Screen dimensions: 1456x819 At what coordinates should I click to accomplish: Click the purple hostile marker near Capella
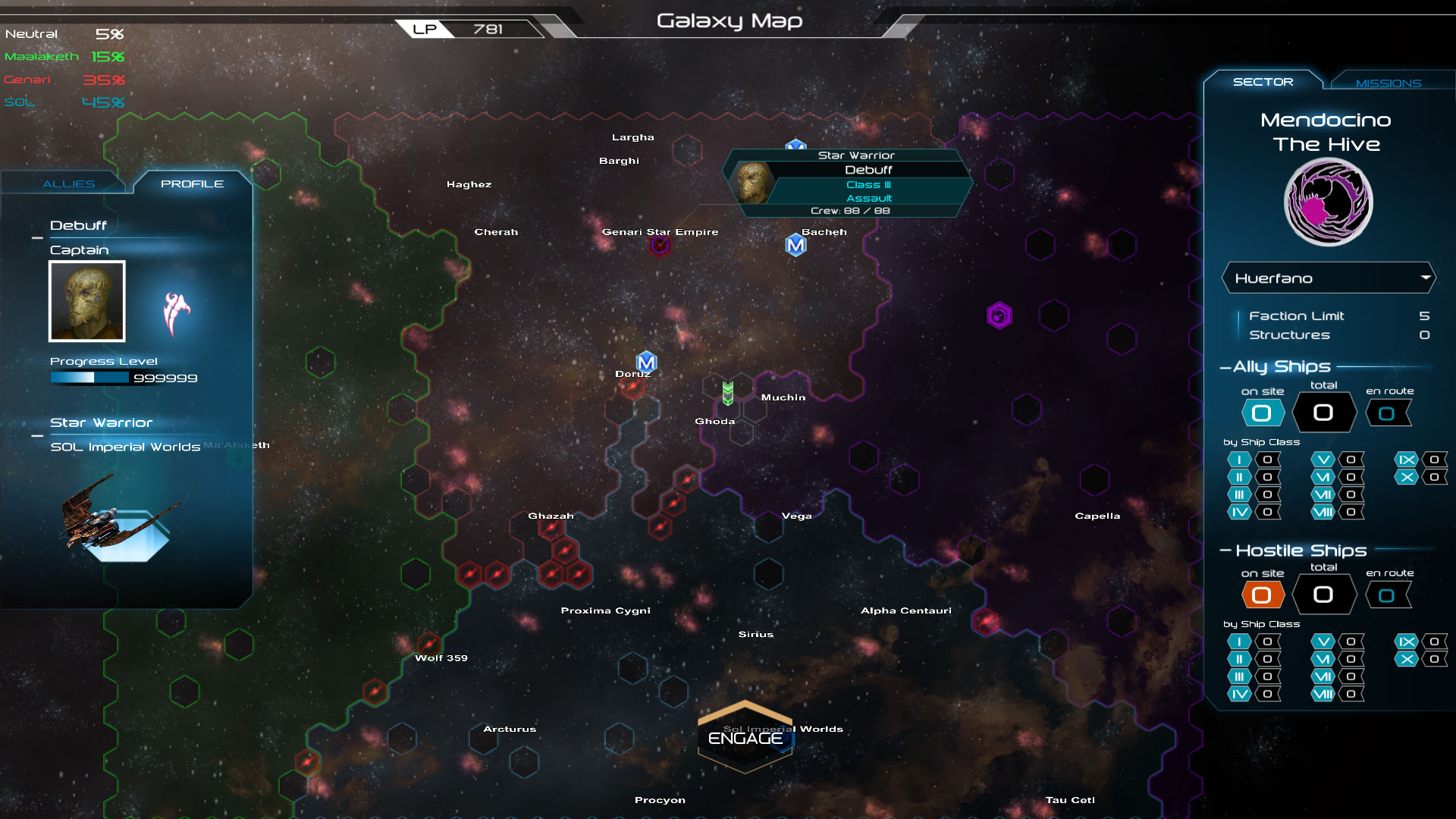[x=1001, y=315]
